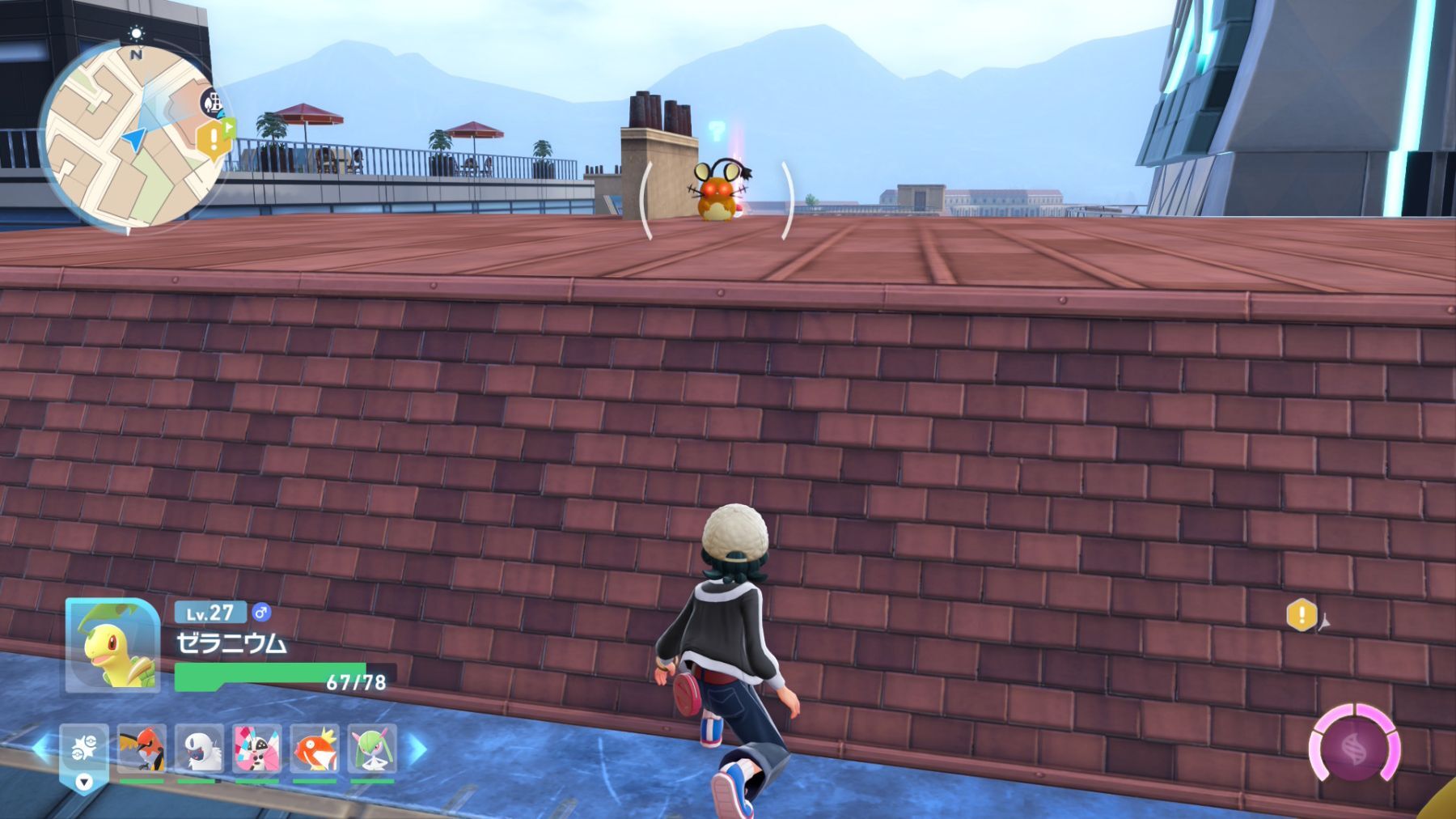Choose Absol from the party bar
The image size is (1456, 819).
(x=199, y=750)
